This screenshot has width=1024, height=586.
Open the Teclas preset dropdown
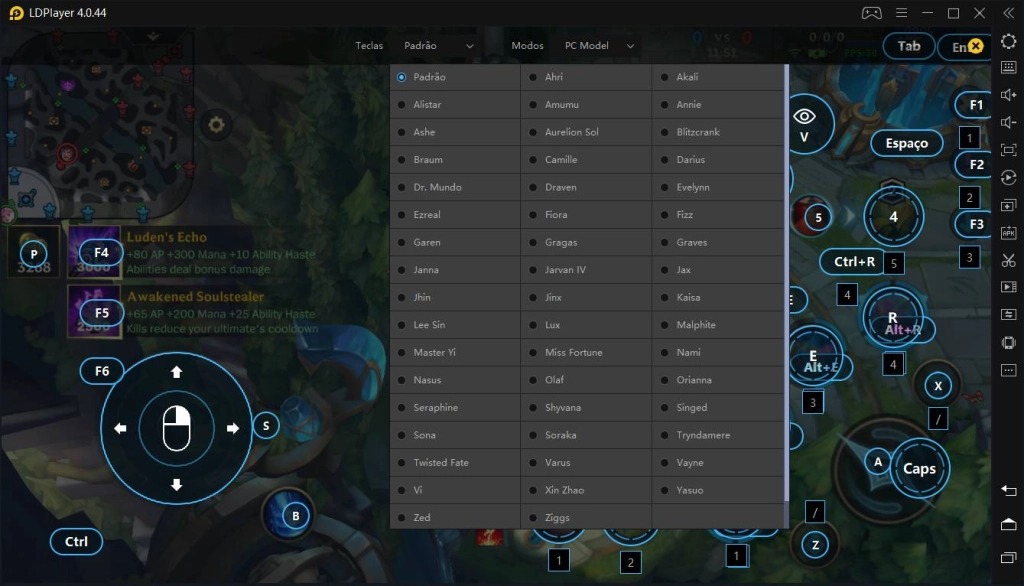pyautogui.click(x=439, y=46)
